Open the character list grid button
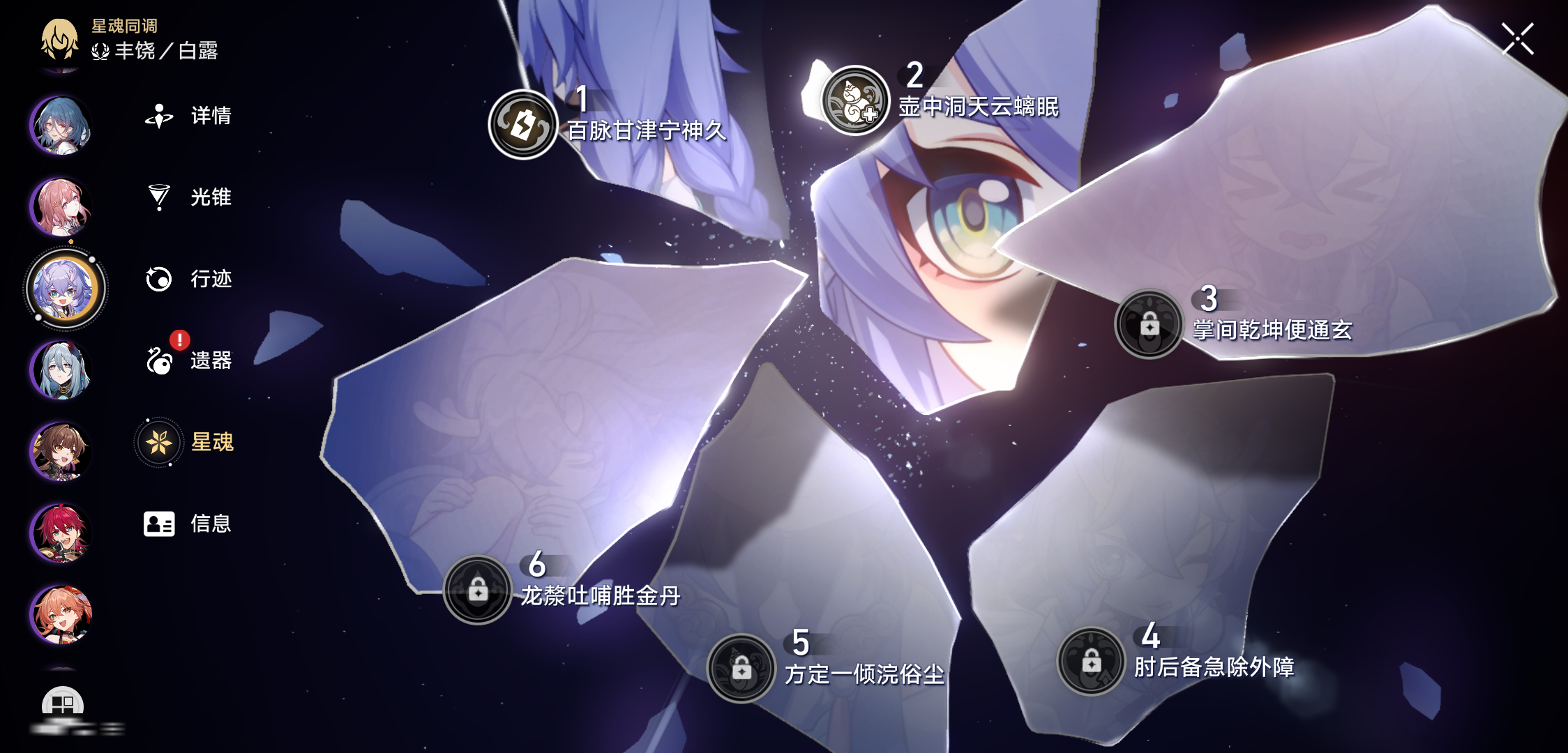This screenshot has height=753, width=1568. pos(63,704)
